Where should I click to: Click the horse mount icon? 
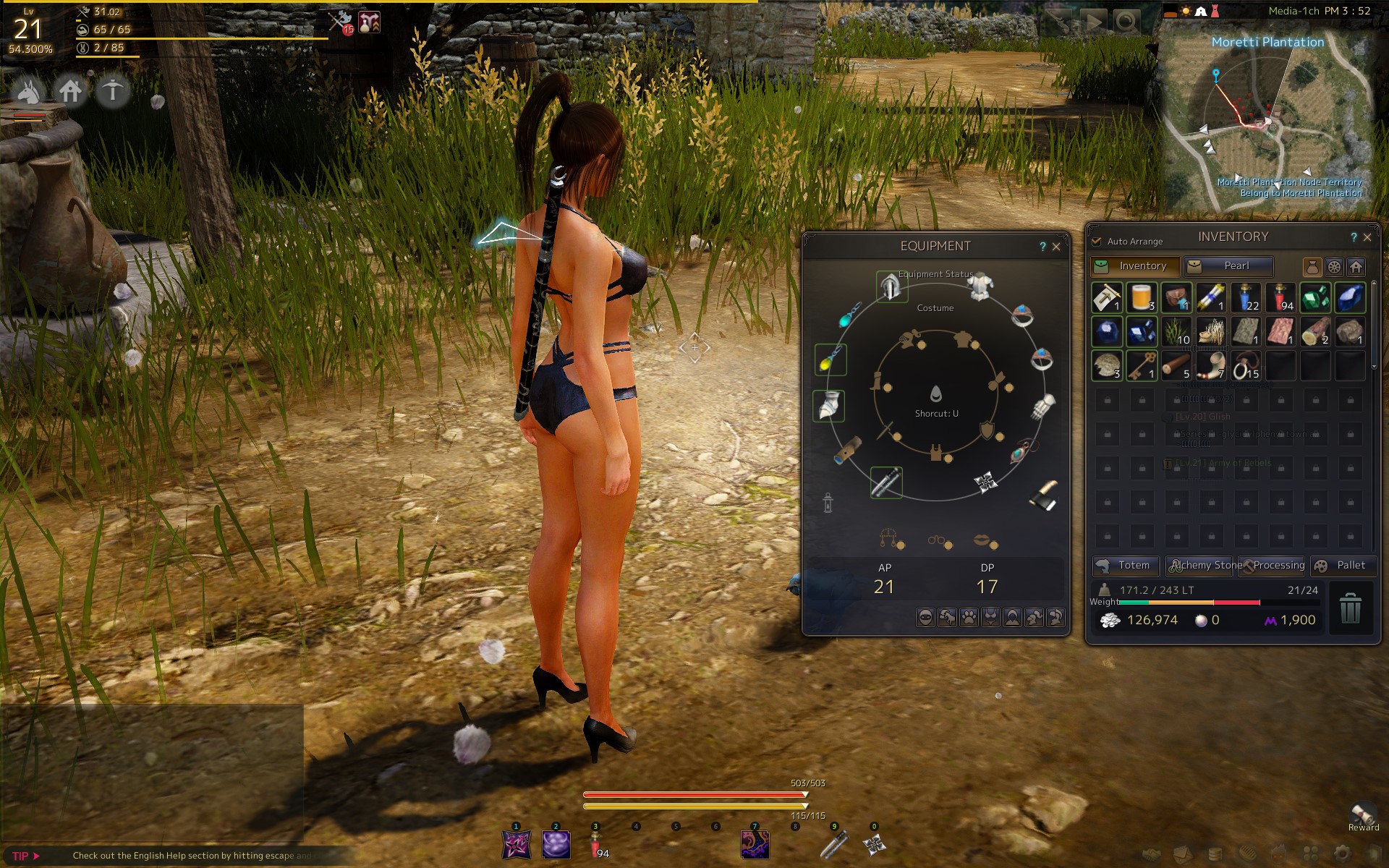click(x=29, y=92)
